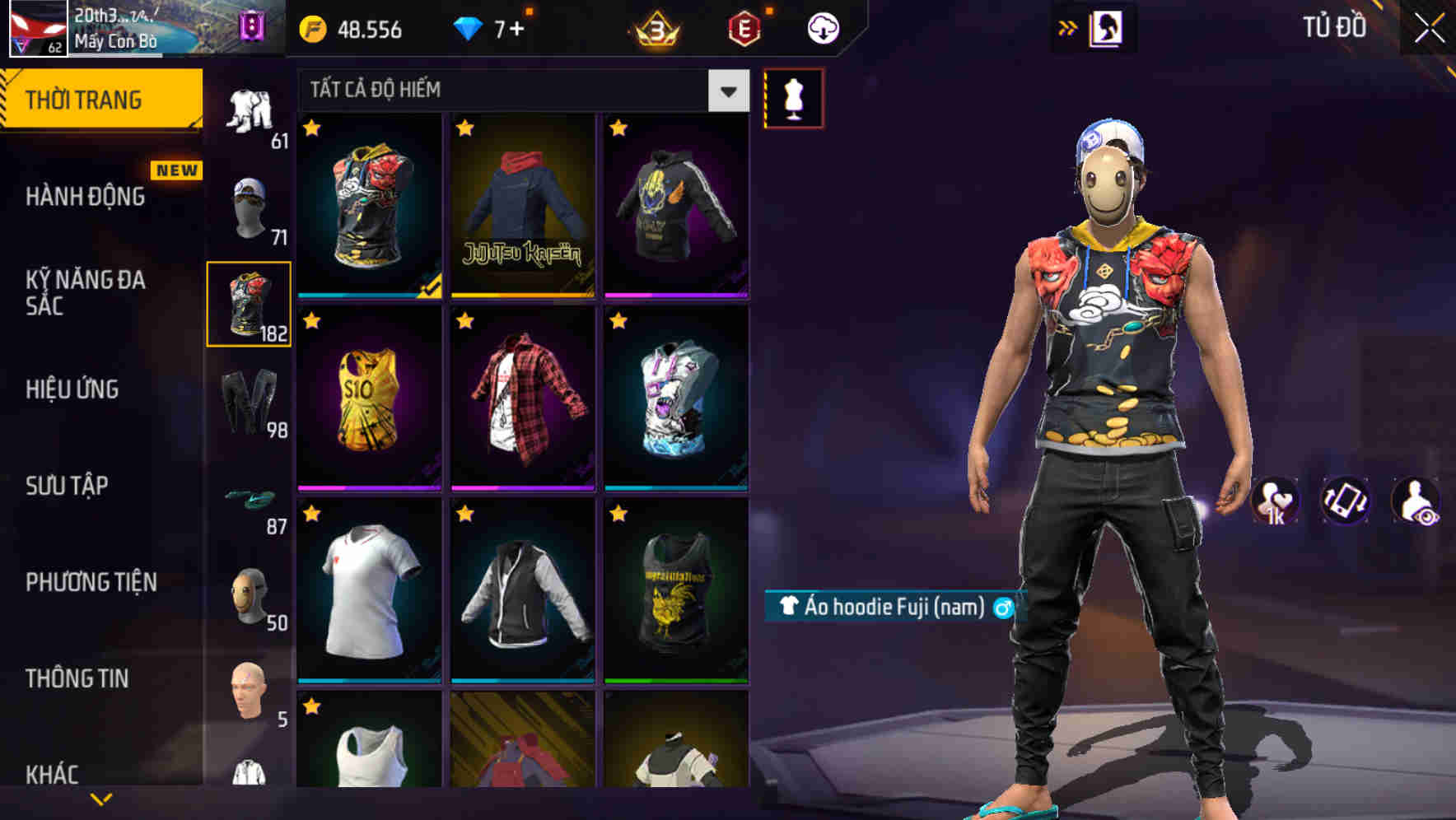1456x820 pixels.
Task: Click the mannequin preset icon
Action: pyautogui.click(x=793, y=97)
